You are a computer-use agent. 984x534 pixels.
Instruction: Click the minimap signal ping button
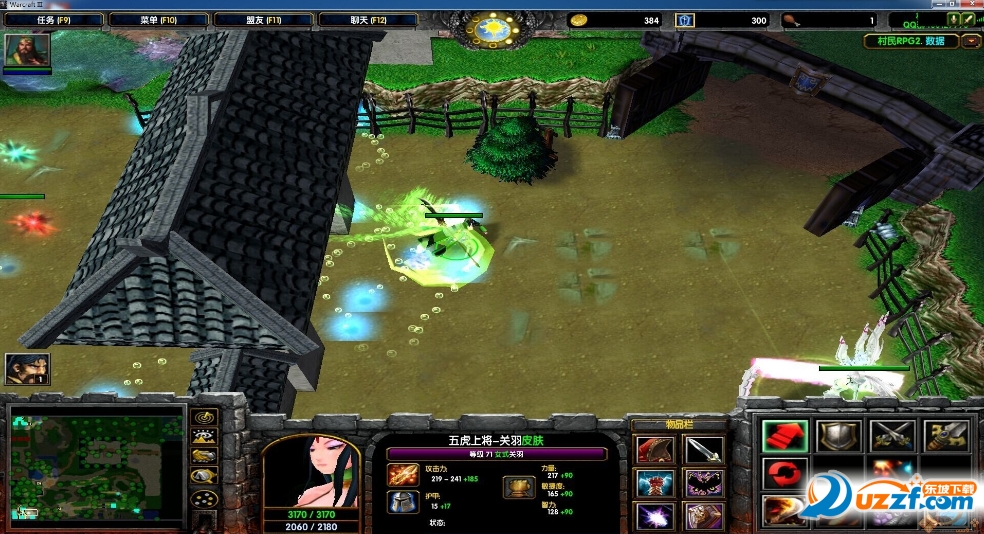point(207,418)
